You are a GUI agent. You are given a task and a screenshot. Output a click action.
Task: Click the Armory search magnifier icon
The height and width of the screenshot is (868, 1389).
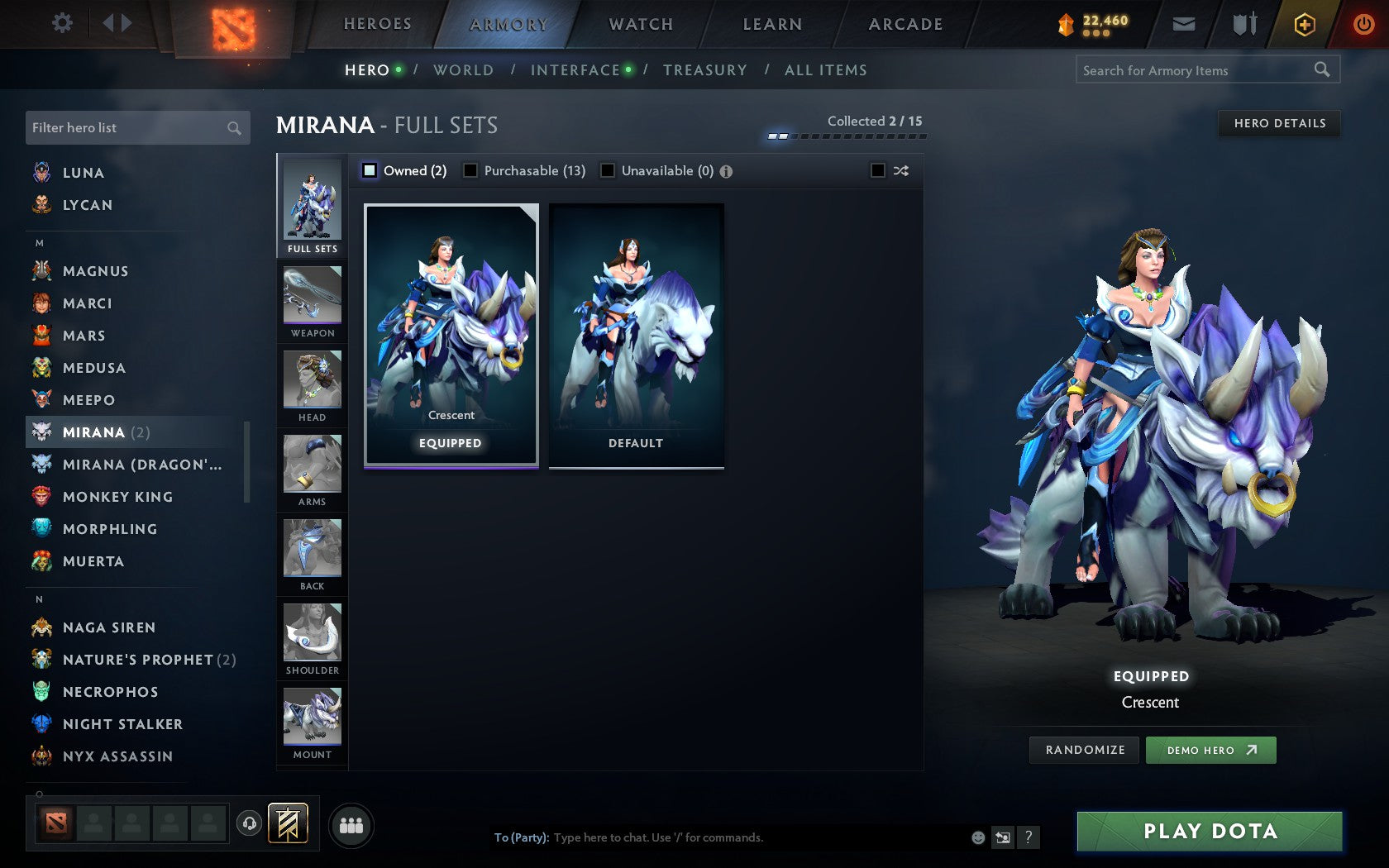click(1320, 69)
